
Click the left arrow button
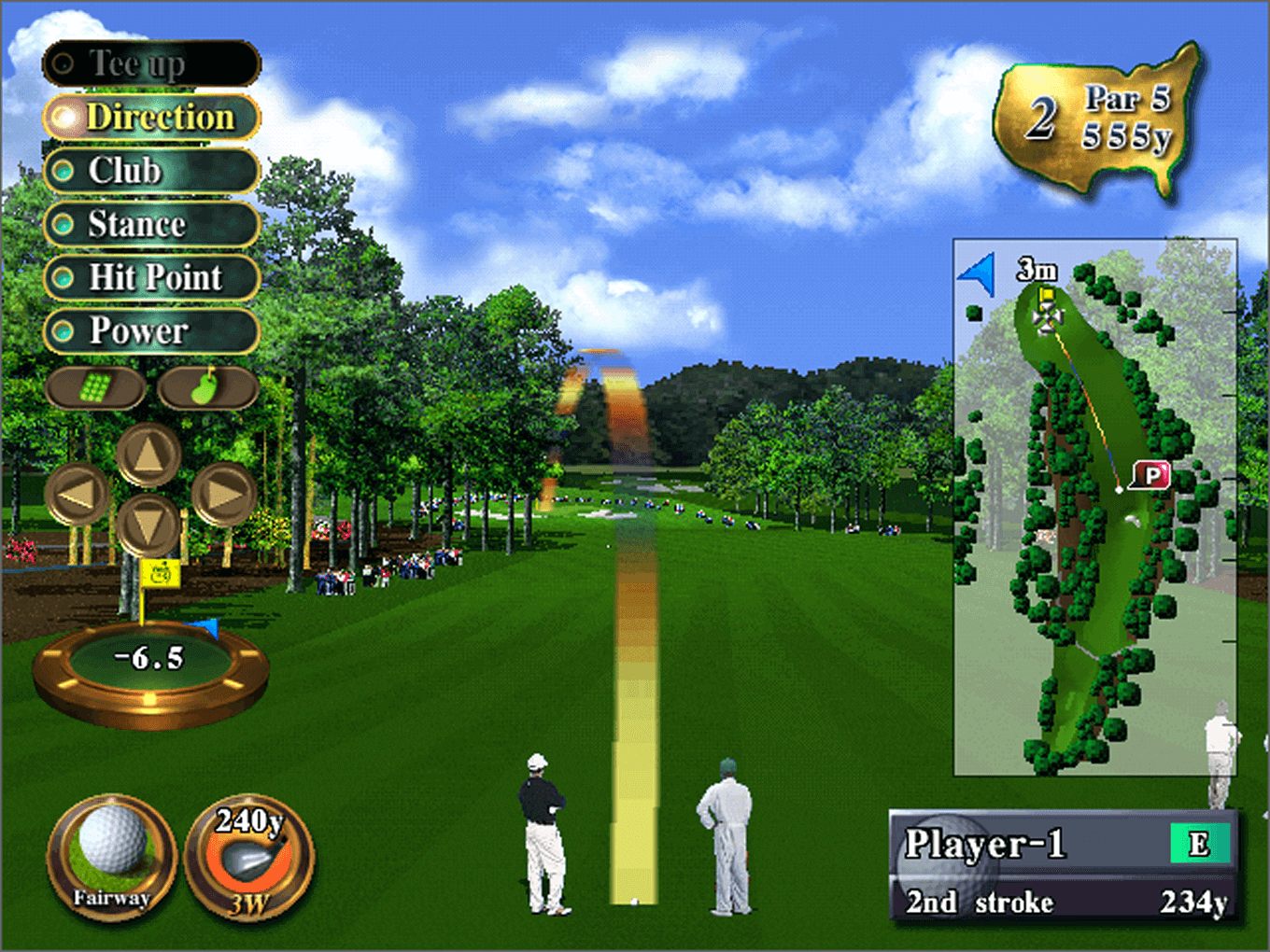[77, 494]
